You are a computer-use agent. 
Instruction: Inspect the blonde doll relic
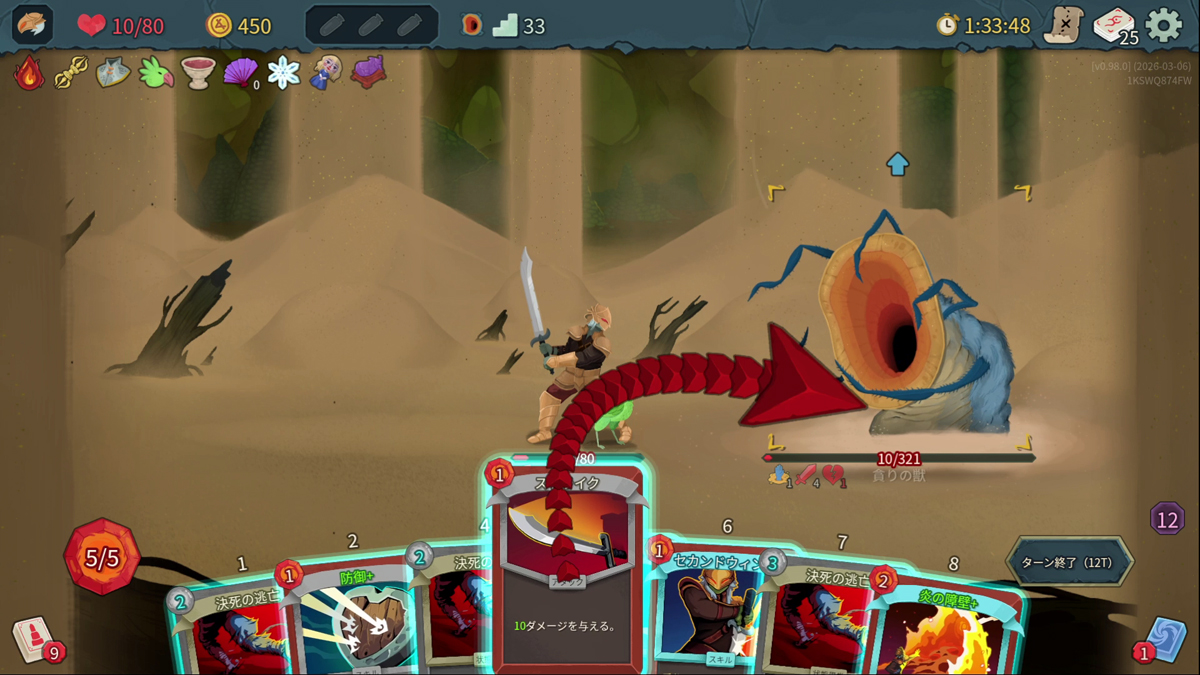(326, 73)
